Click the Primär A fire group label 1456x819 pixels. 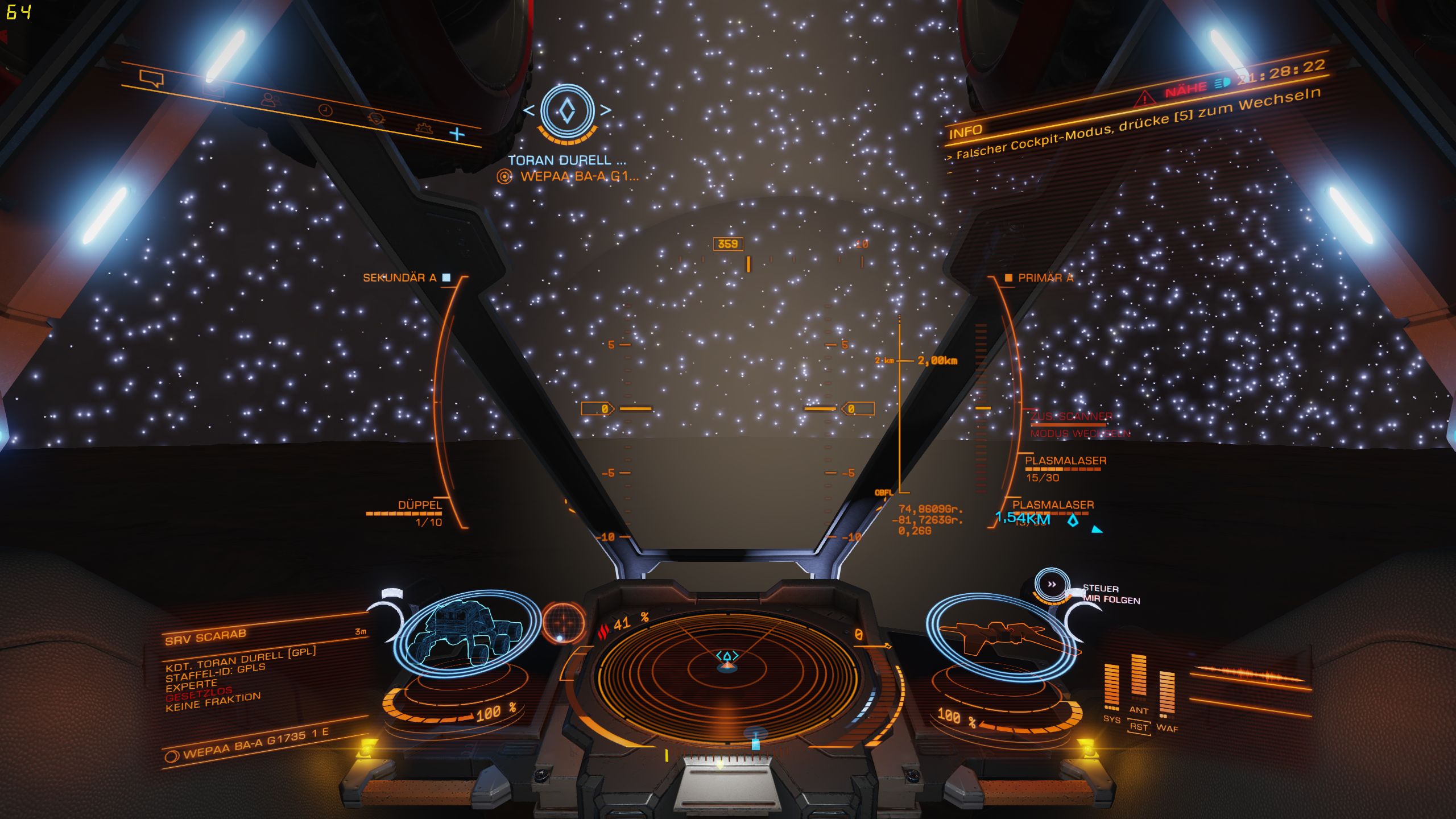[x=1045, y=278]
